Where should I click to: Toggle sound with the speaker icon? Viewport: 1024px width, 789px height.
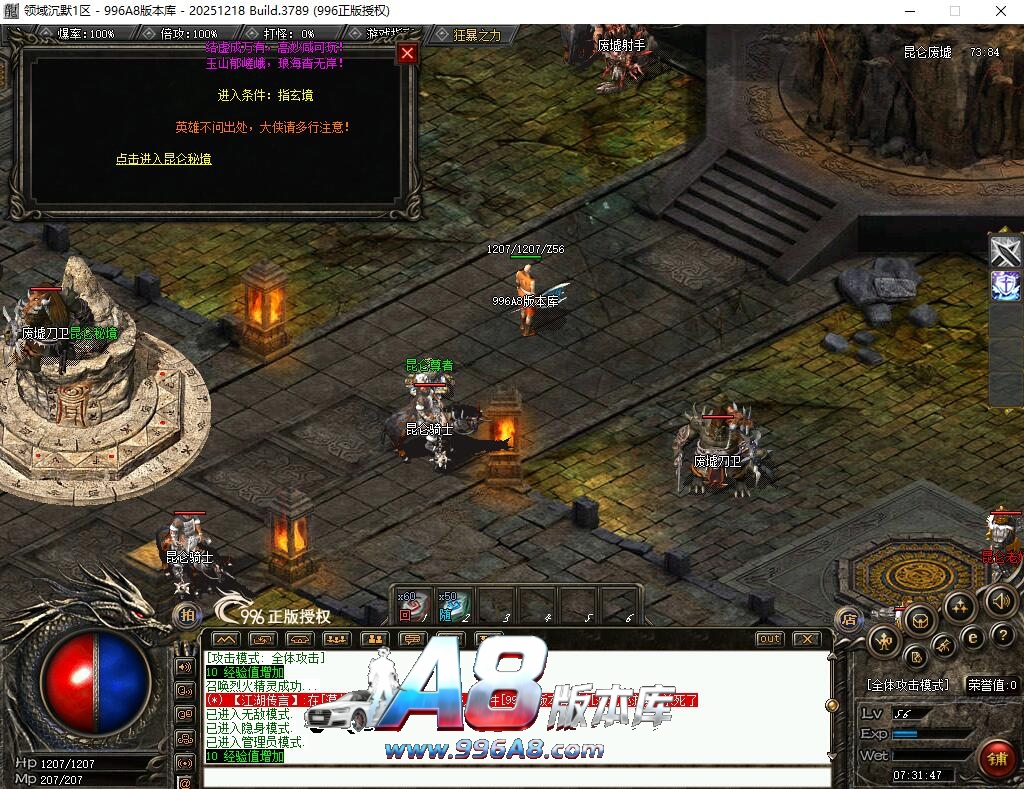(1001, 600)
